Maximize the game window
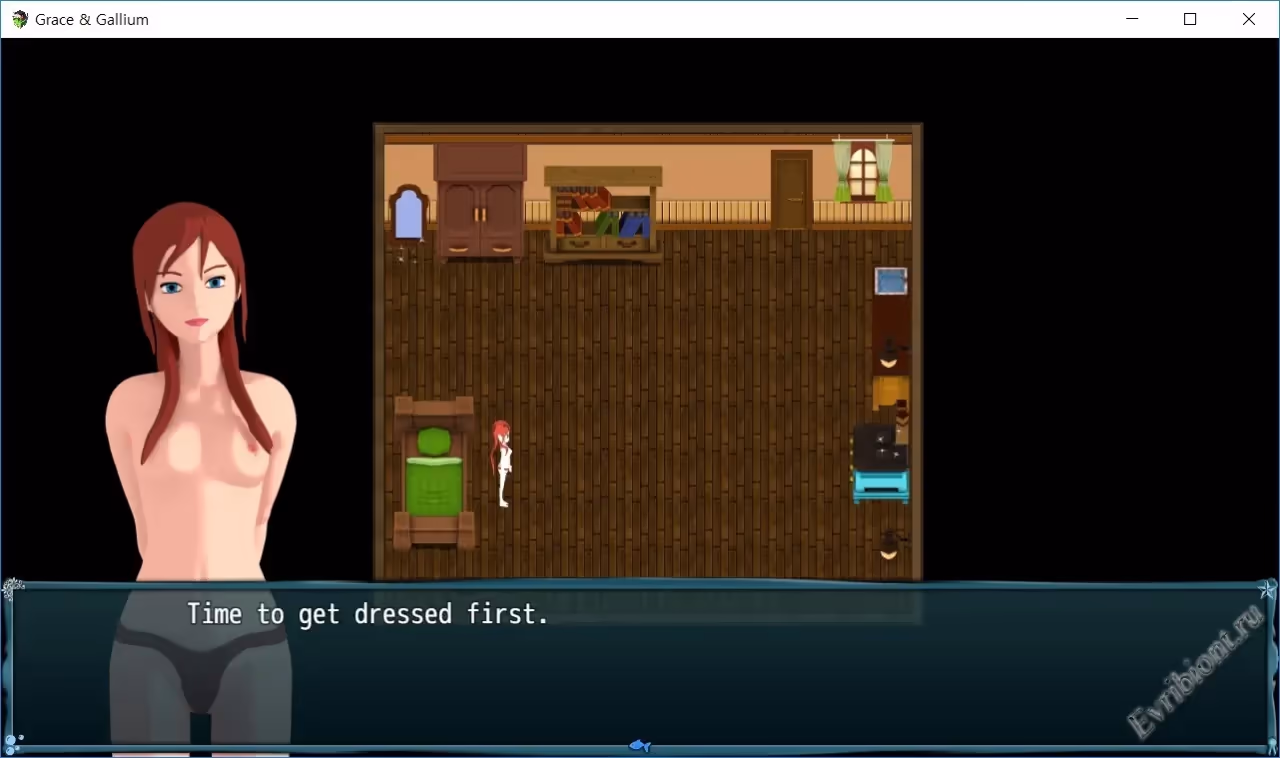This screenshot has height=758, width=1280. (x=1190, y=19)
